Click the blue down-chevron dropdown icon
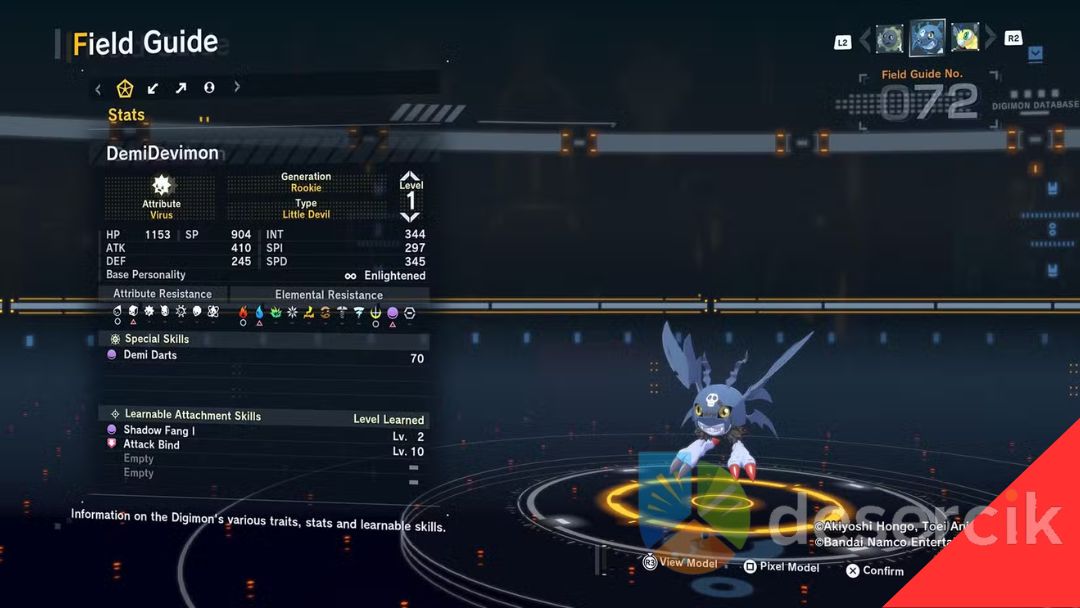1080x608 pixels. (x=1036, y=52)
